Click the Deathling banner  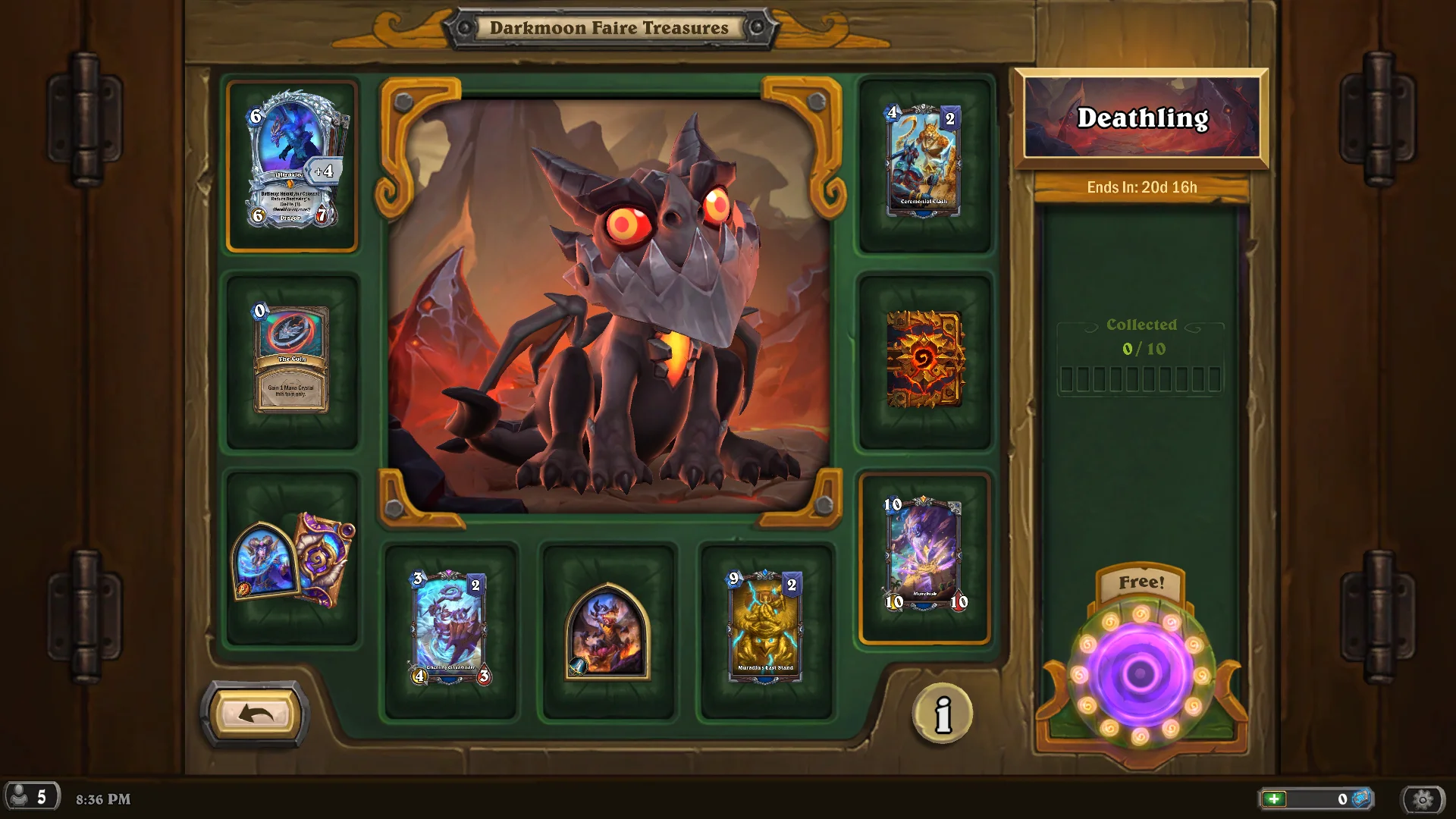[1141, 118]
